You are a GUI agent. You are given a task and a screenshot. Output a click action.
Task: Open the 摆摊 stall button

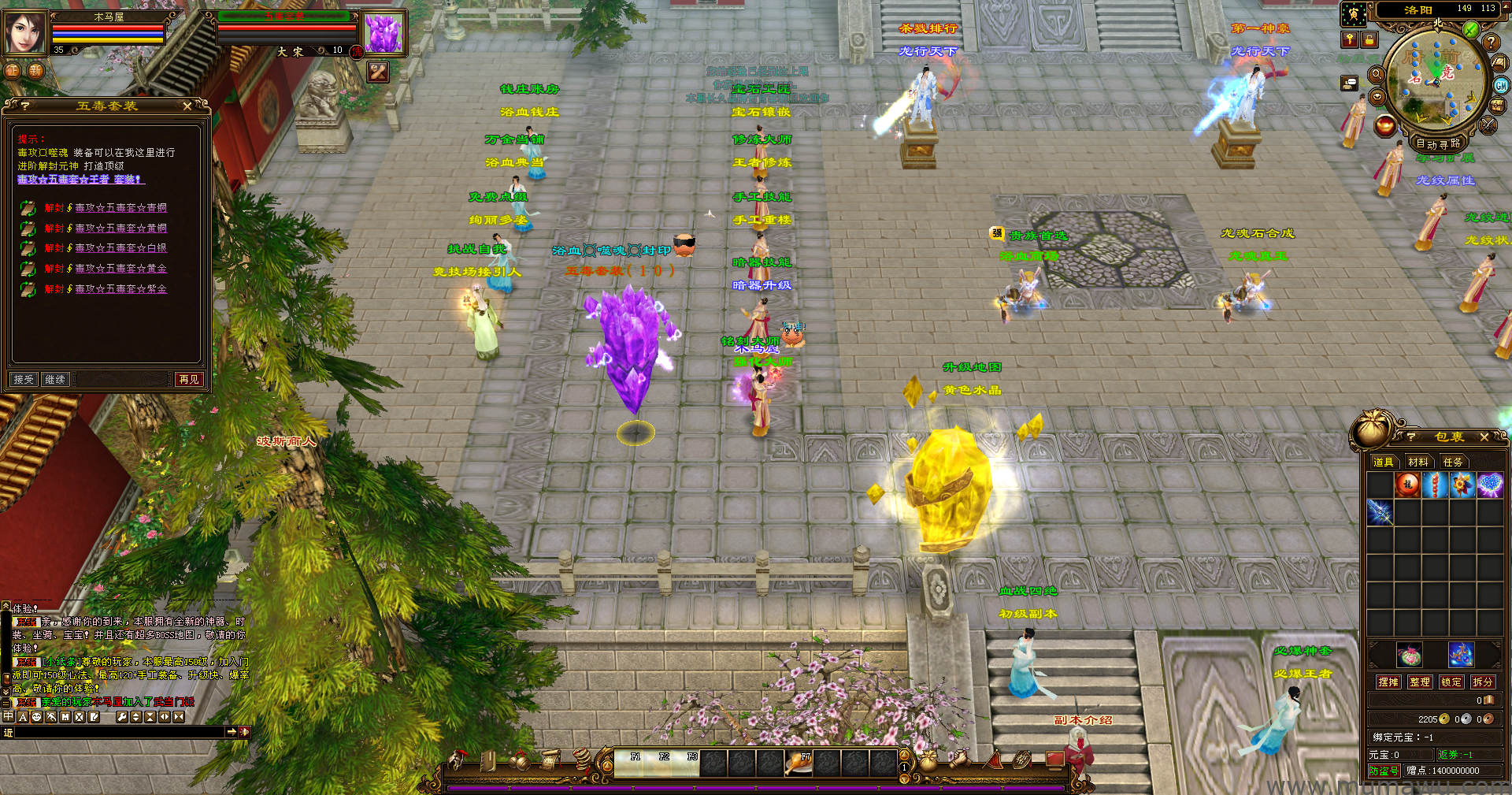coord(1388,682)
